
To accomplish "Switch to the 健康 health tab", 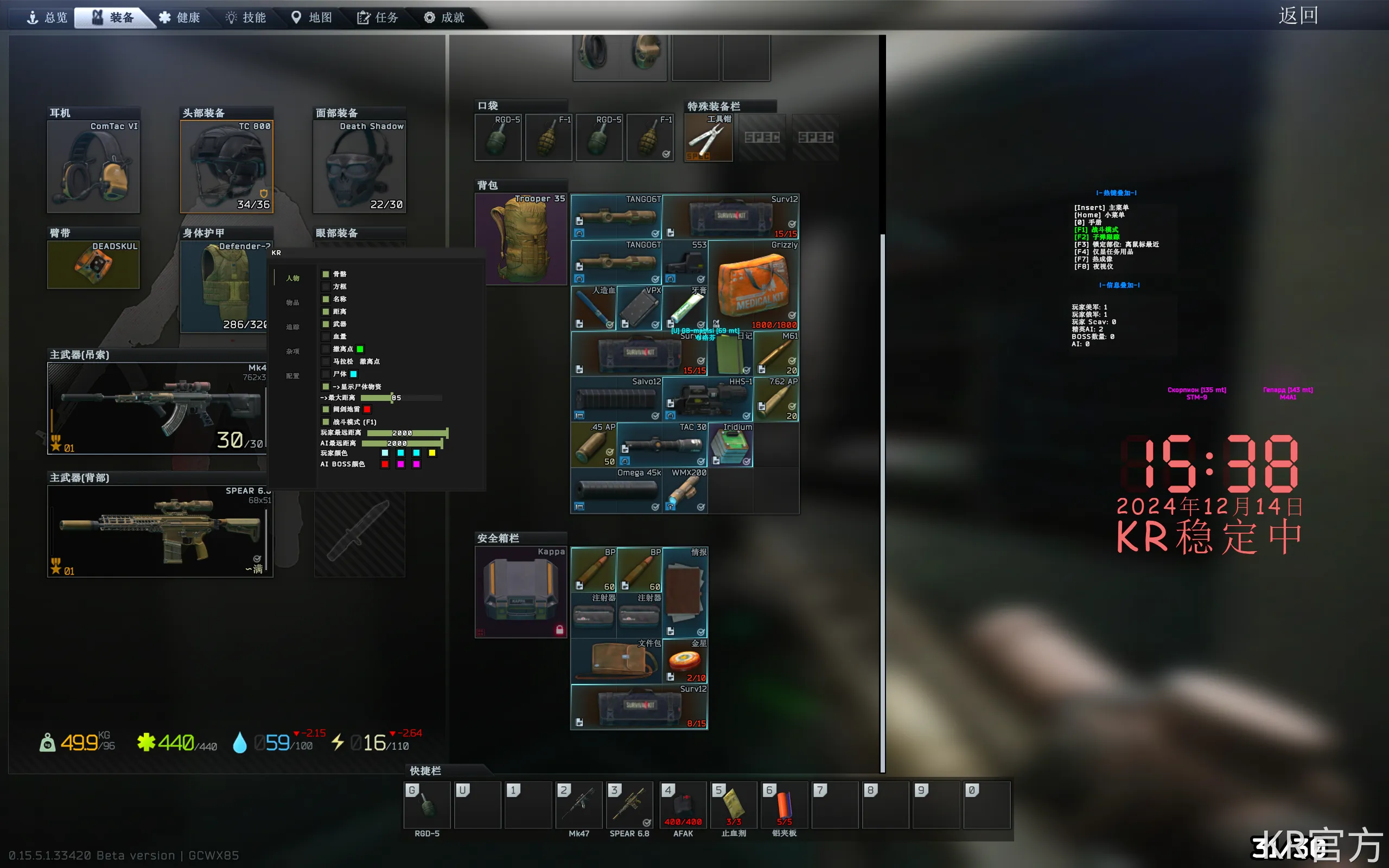I will coord(180,17).
